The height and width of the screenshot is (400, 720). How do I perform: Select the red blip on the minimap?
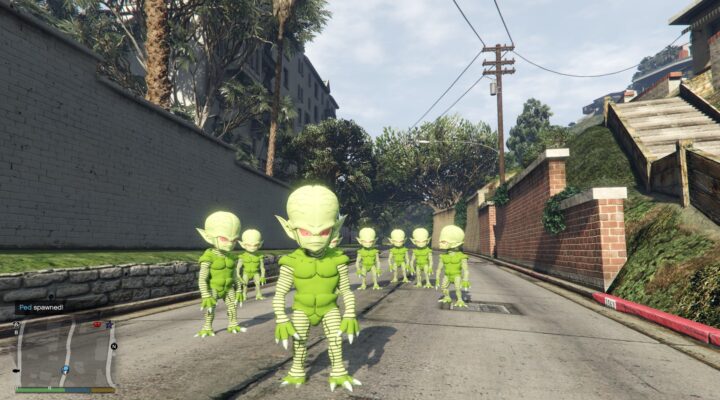pyautogui.click(x=96, y=324)
